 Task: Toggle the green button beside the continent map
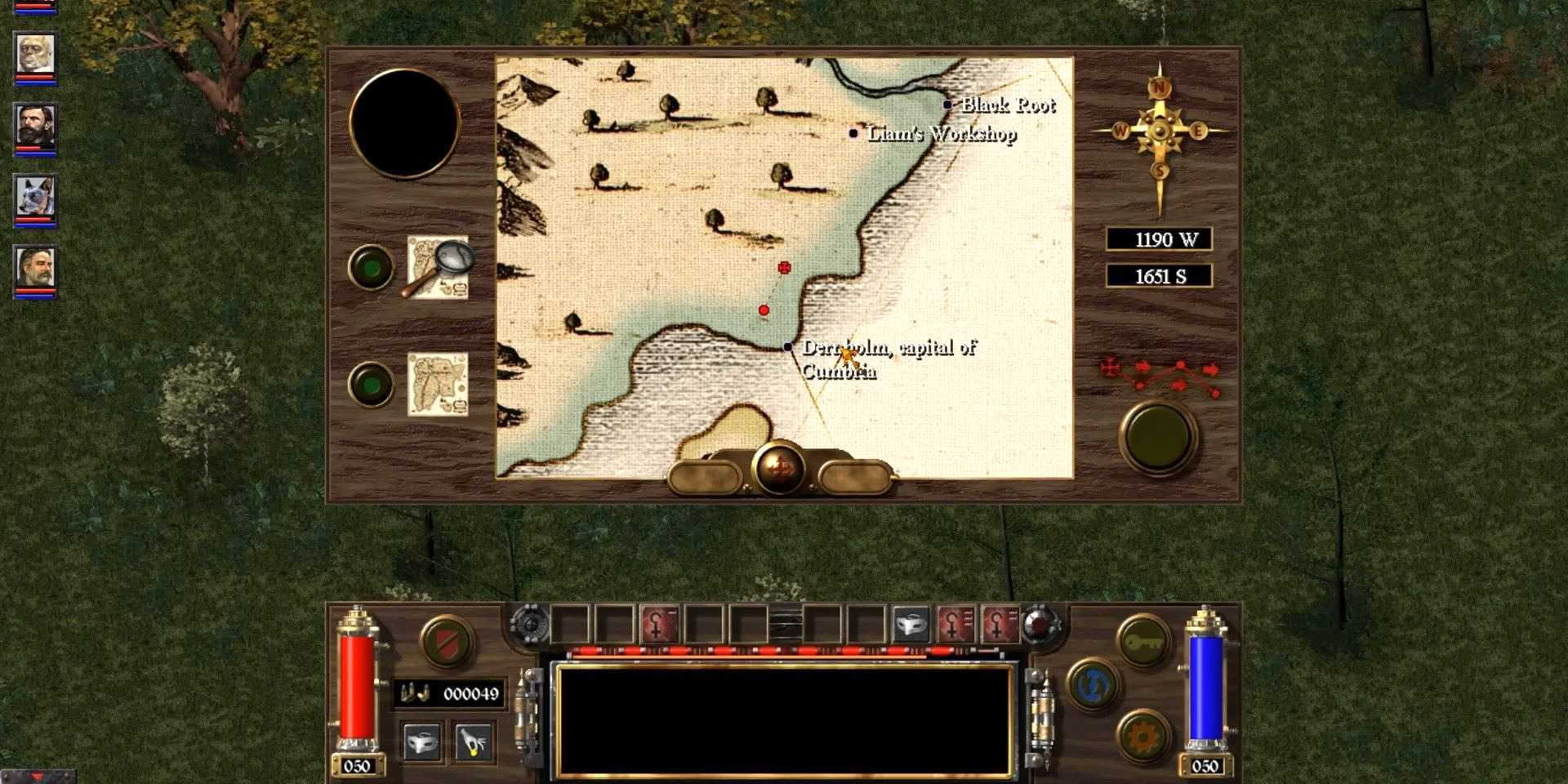371,384
